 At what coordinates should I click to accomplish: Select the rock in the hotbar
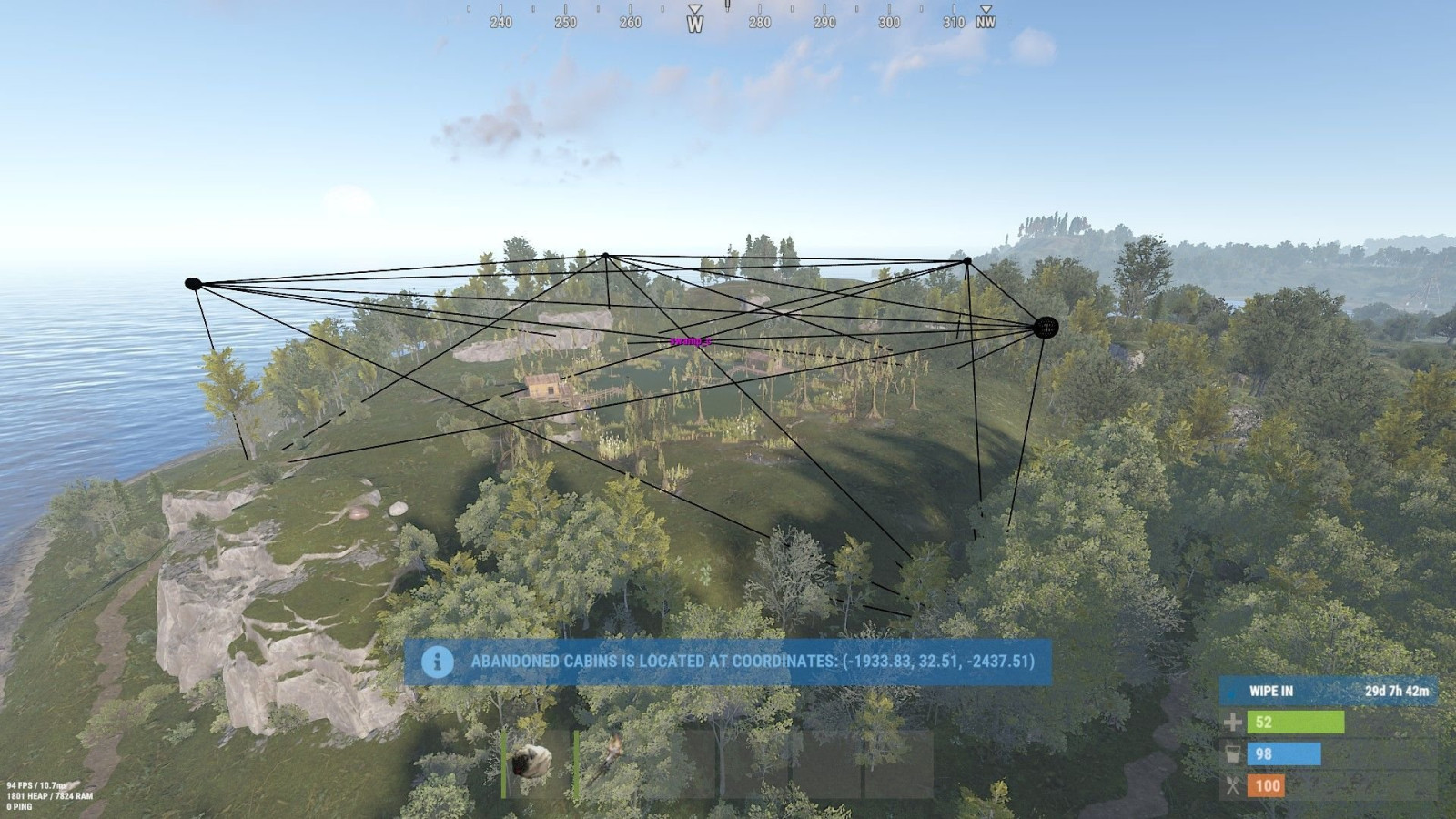[x=532, y=762]
